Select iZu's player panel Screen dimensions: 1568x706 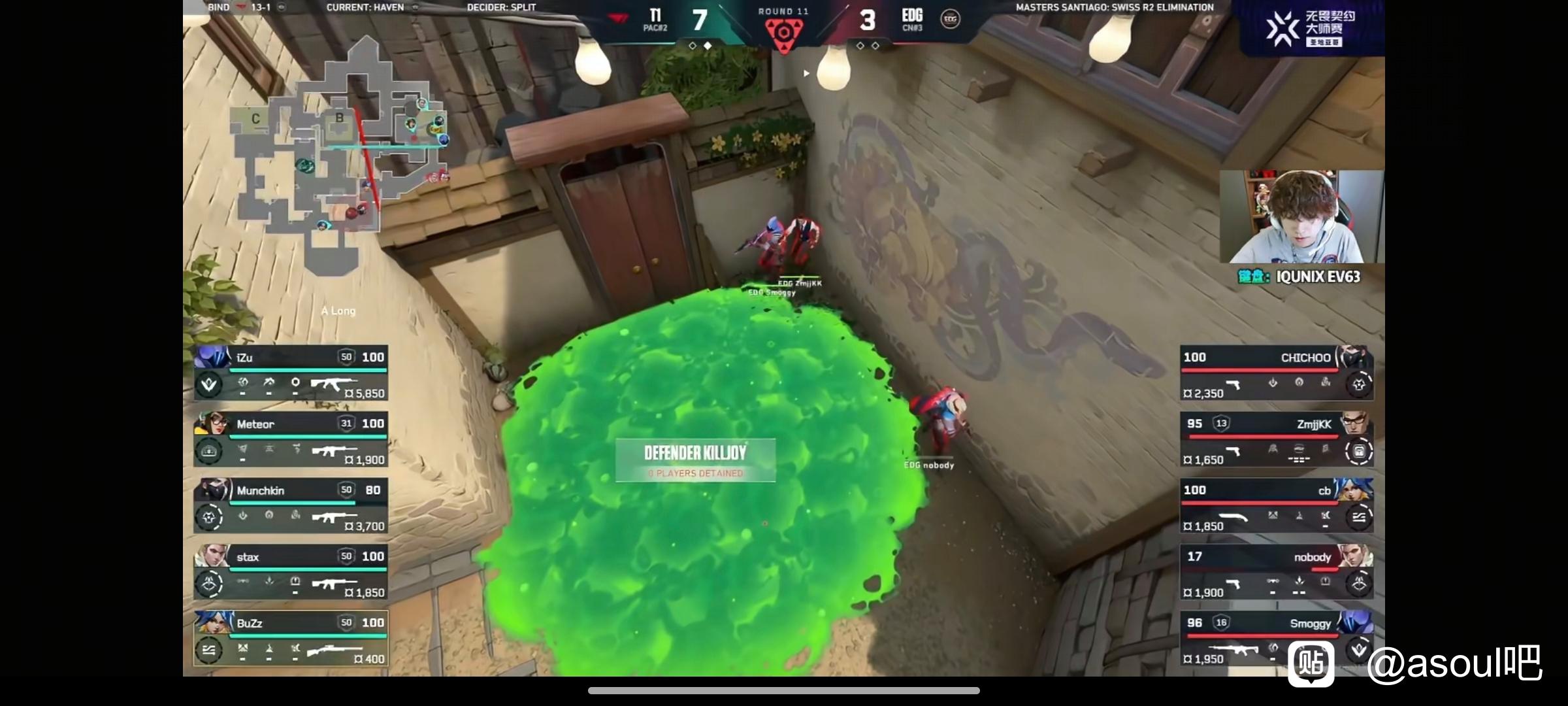[291, 373]
